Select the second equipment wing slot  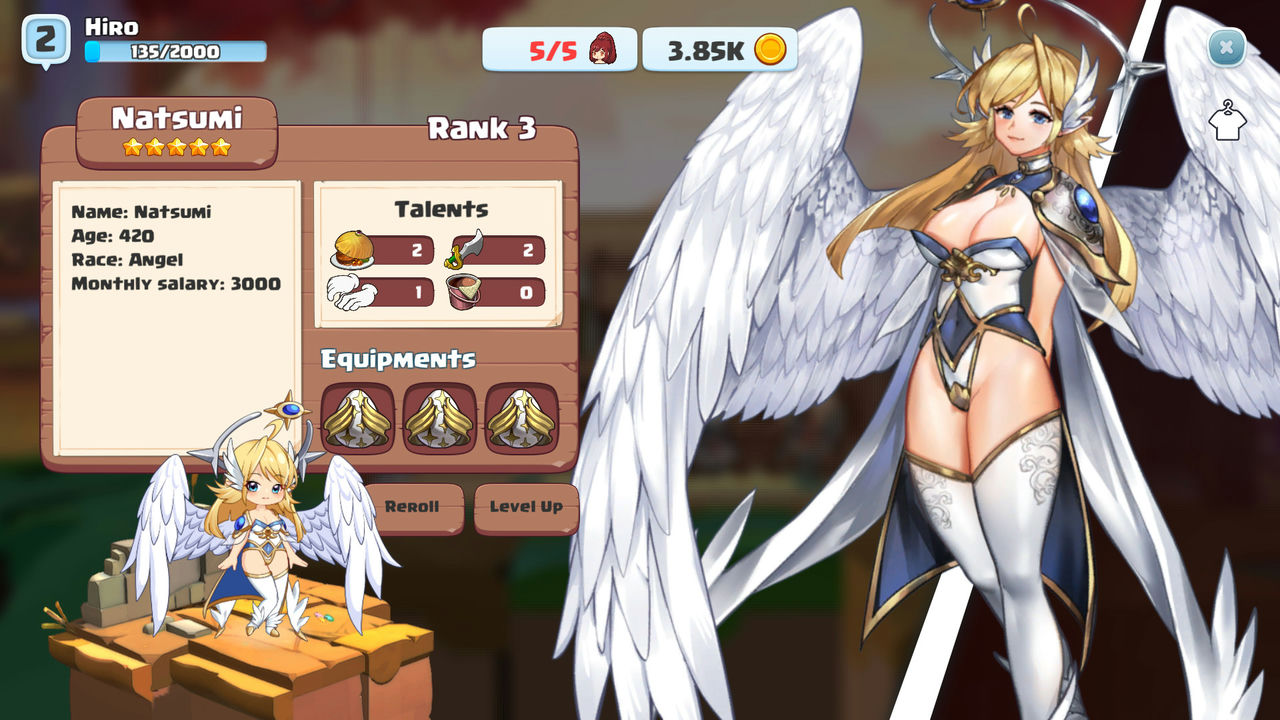[x=438, y=420]
